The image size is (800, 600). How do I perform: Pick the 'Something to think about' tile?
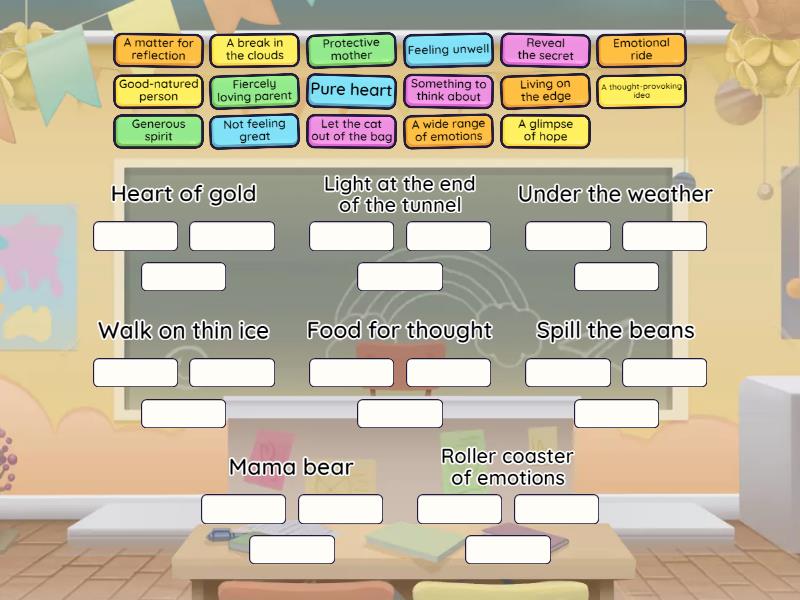tap(448, 91)
